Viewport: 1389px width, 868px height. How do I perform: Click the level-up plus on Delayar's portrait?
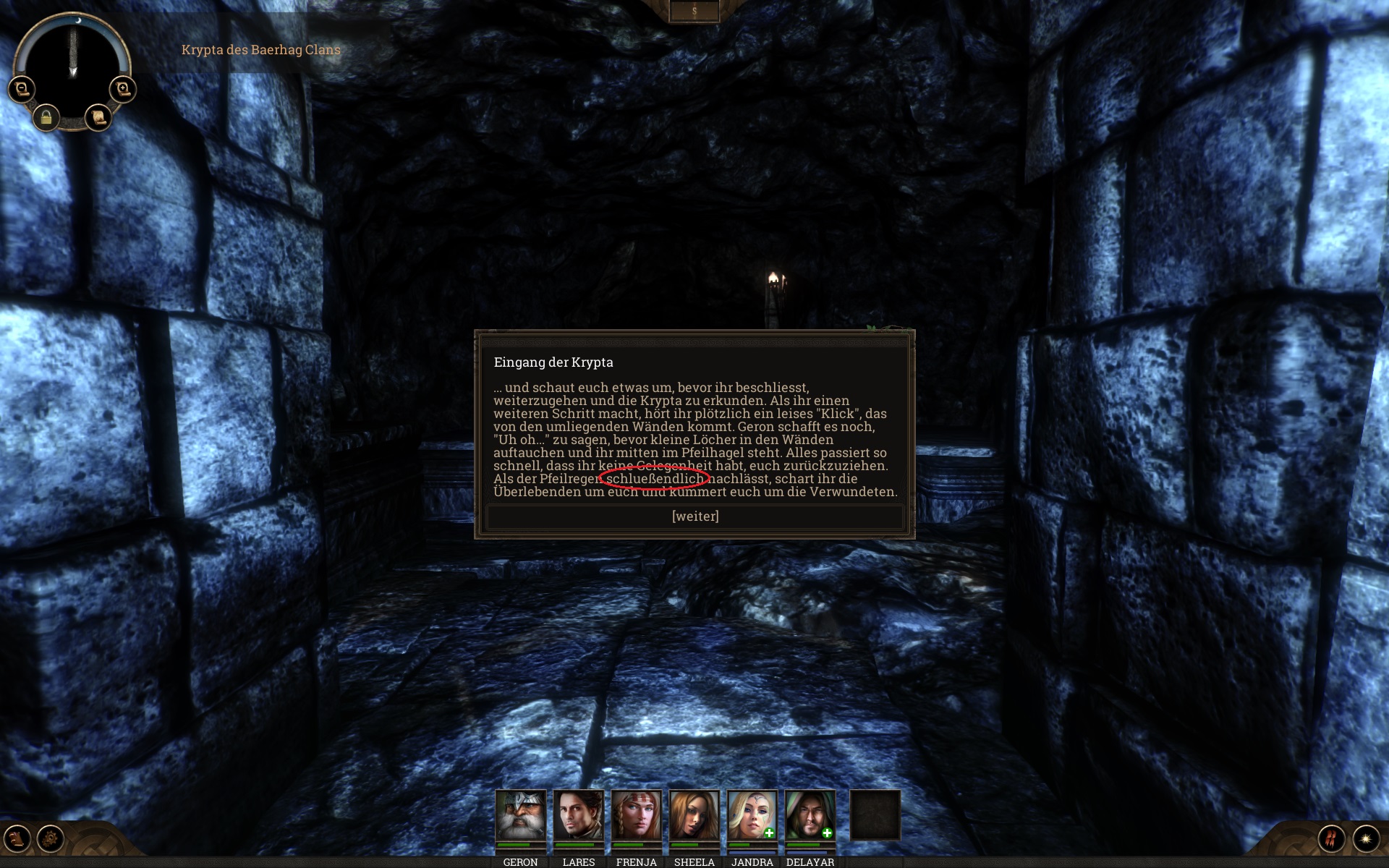click(827, 833)
